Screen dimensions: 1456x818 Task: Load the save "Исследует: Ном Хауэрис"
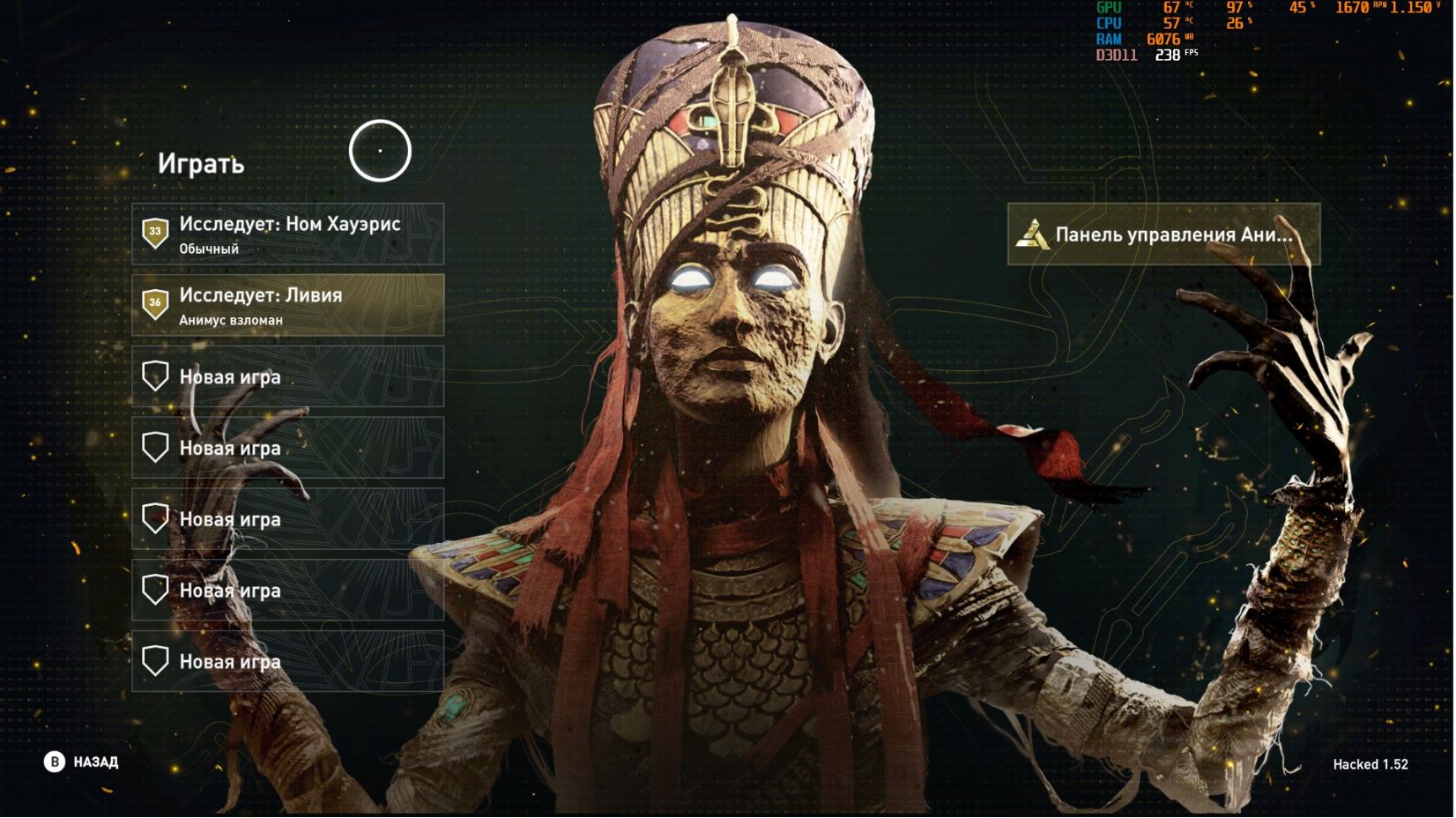[288, 234]
